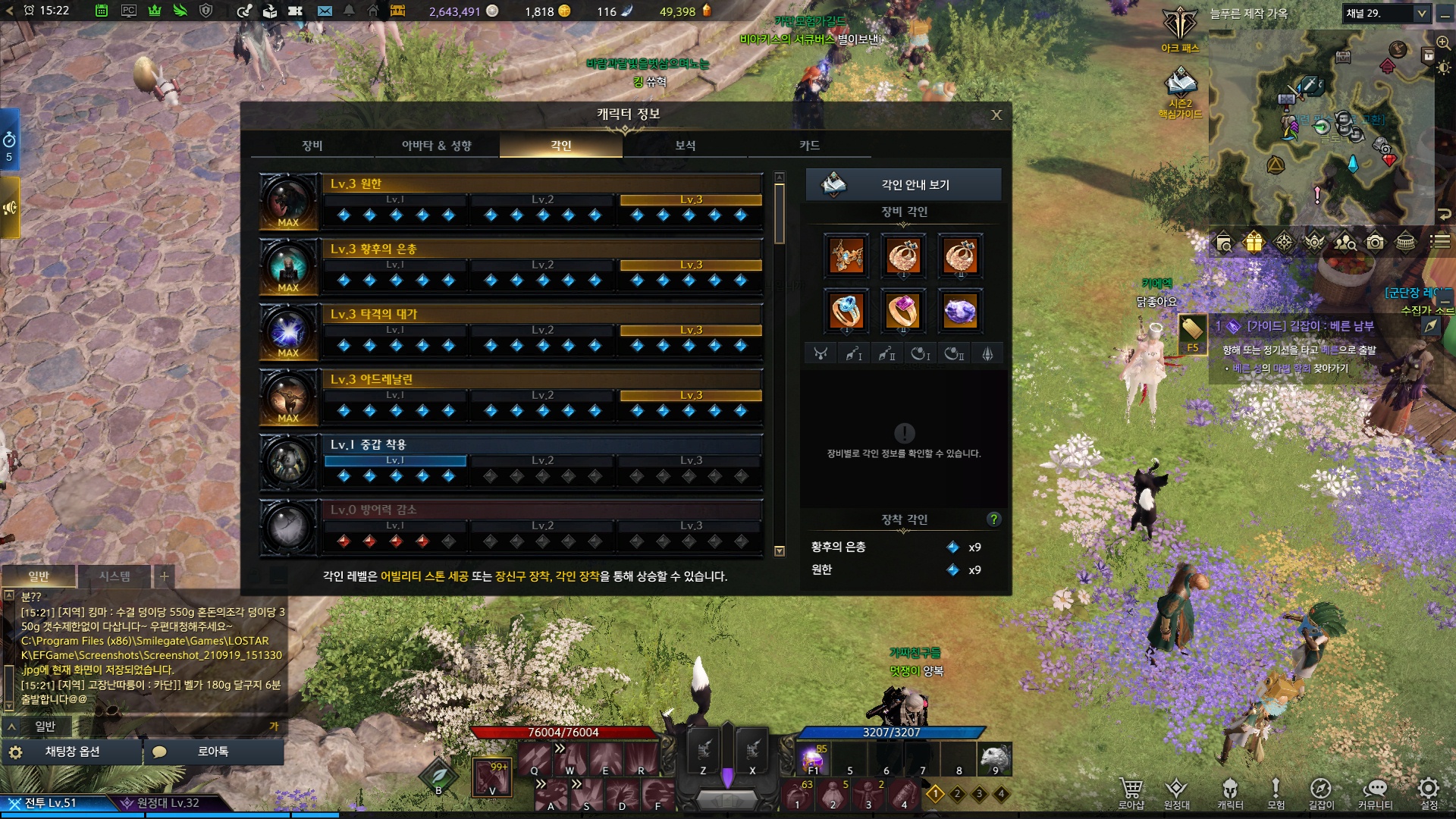This screenshot has height=819, width=1456.
Task: Switch chat to the 시스템 tab
Action: coord(115,576)
